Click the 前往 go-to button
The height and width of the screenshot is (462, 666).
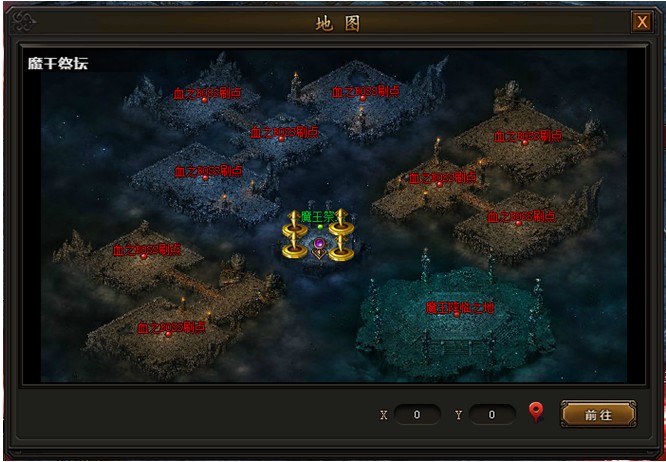[598, 414]
